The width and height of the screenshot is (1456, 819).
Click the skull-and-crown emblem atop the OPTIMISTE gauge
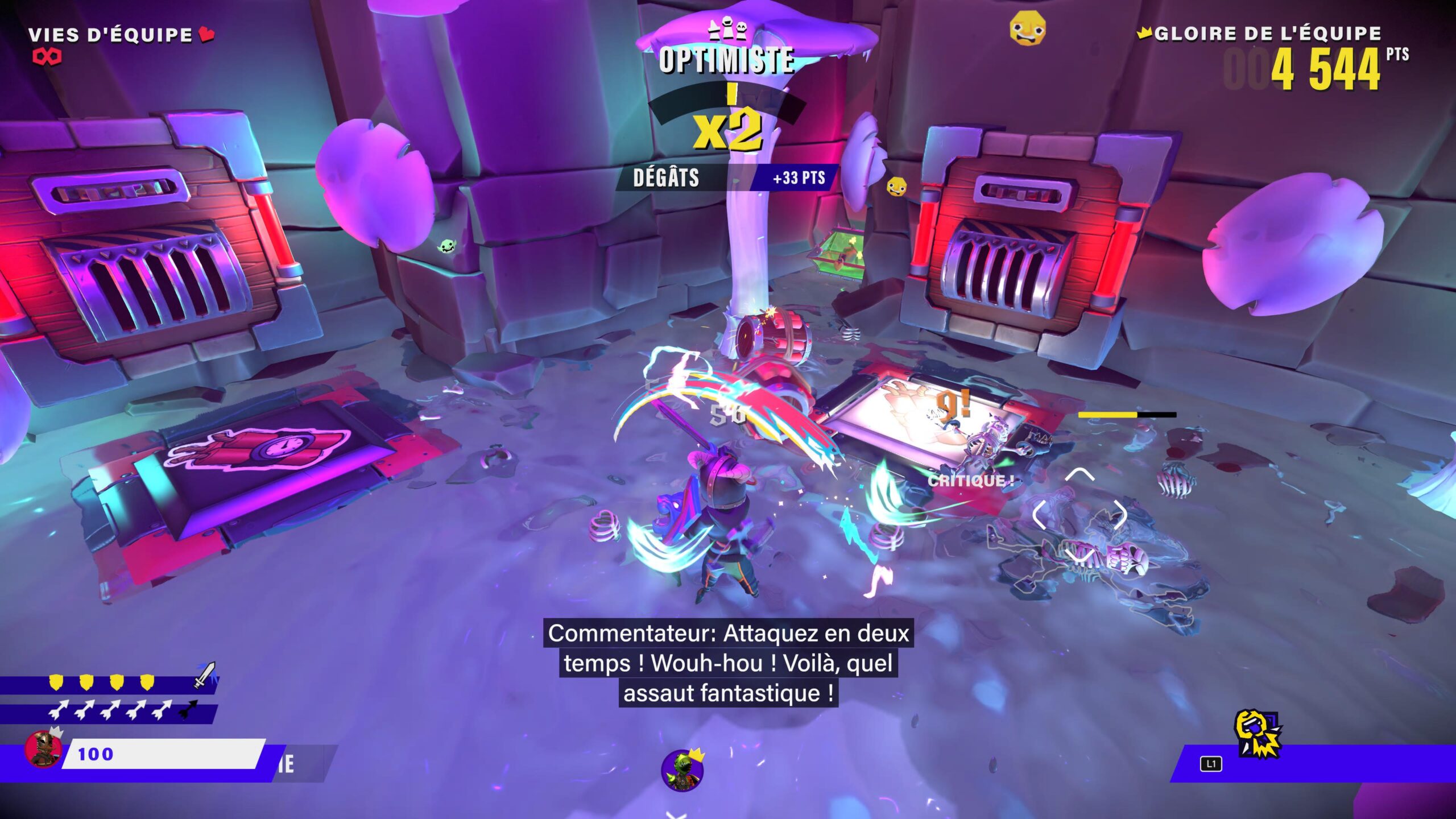click(x=728, y=27)
